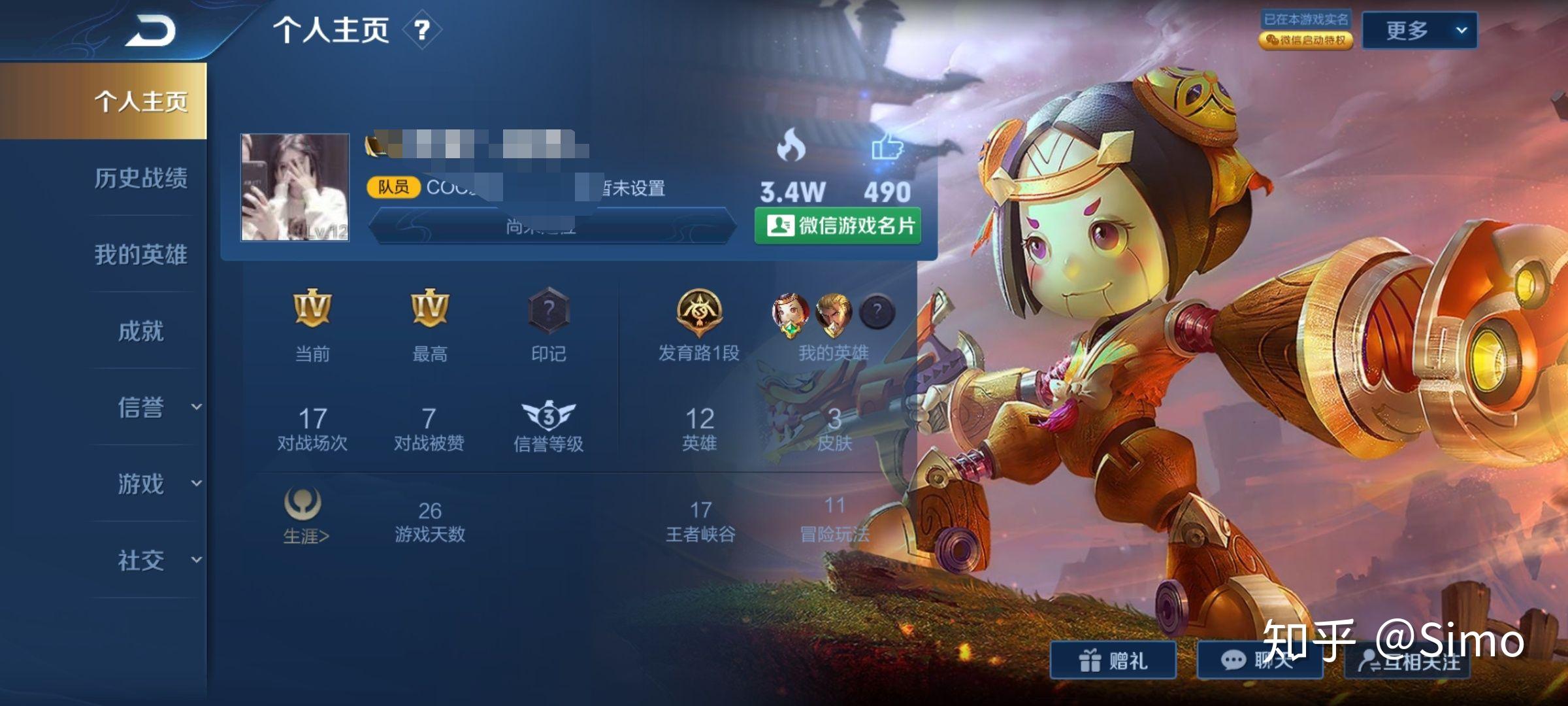Open the 更多 dropdown menu
The height and width of the screenshot is (706, 1568).
pyautogui.click(x=1419, y=30)
